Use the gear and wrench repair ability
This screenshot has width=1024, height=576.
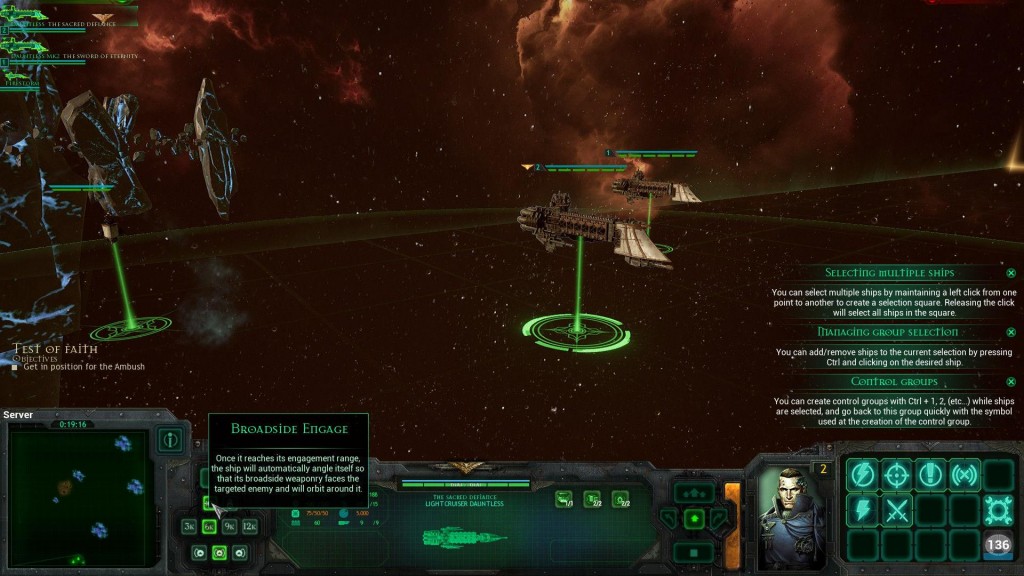tap(998, 510)
